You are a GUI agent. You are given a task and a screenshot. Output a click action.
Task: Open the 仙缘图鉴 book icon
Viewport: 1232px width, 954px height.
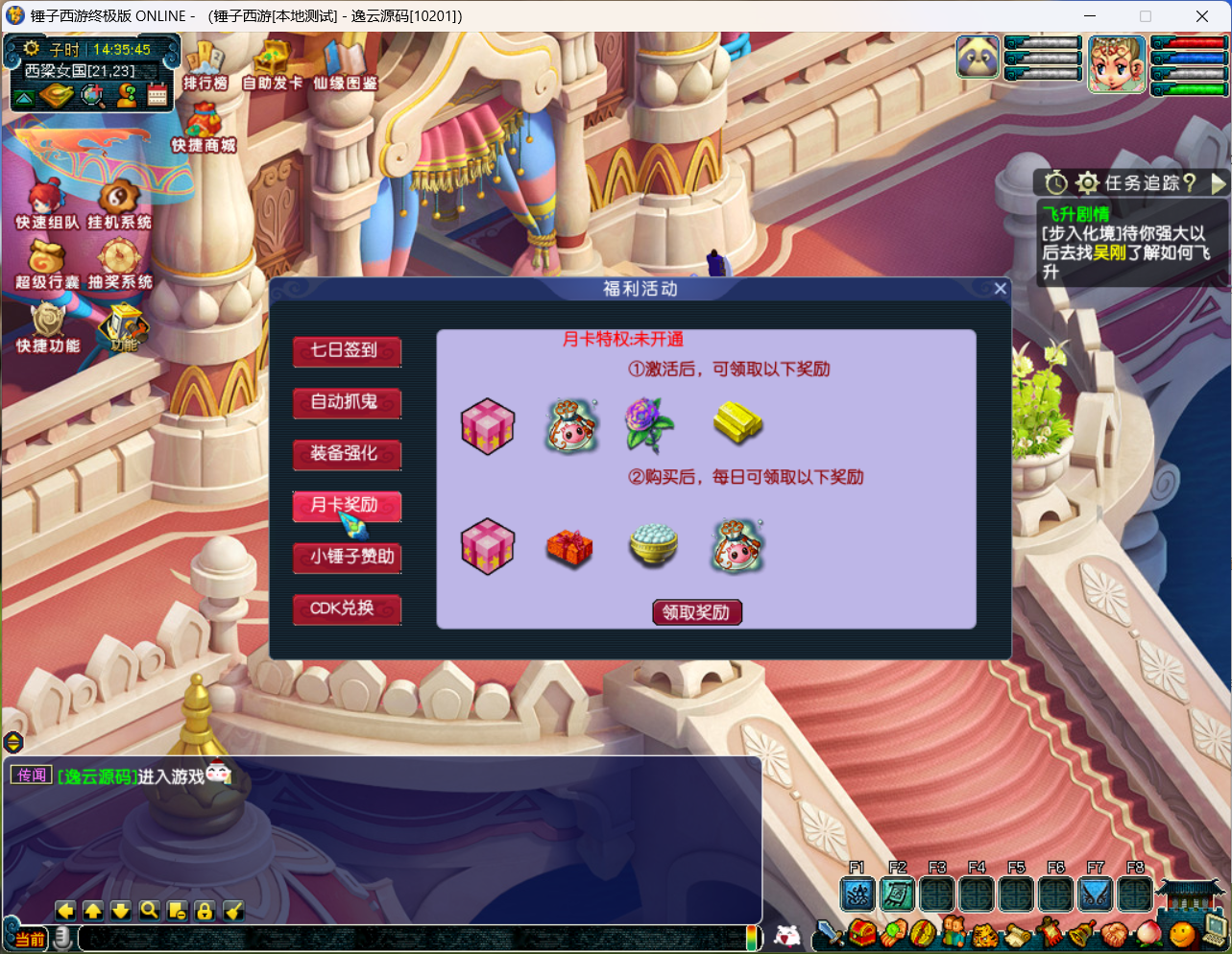[345, 65]
